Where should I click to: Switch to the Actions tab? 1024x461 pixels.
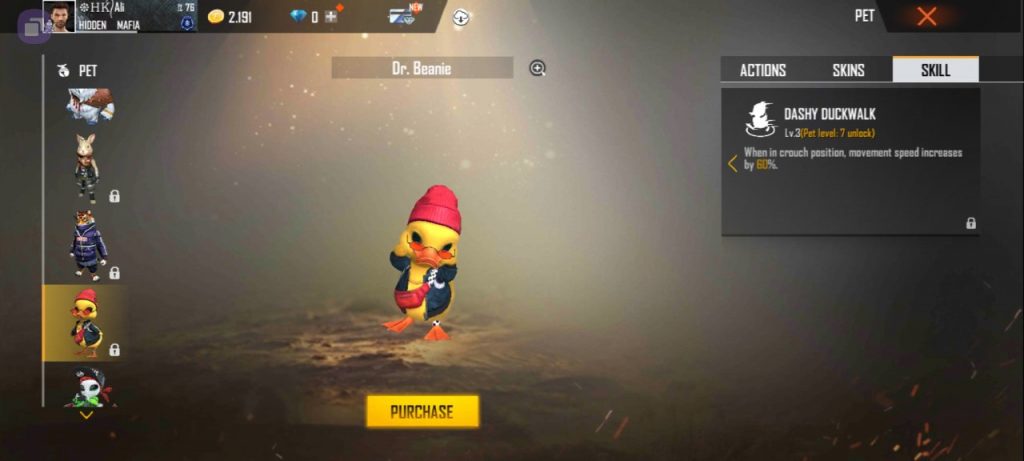coord(762,70)
